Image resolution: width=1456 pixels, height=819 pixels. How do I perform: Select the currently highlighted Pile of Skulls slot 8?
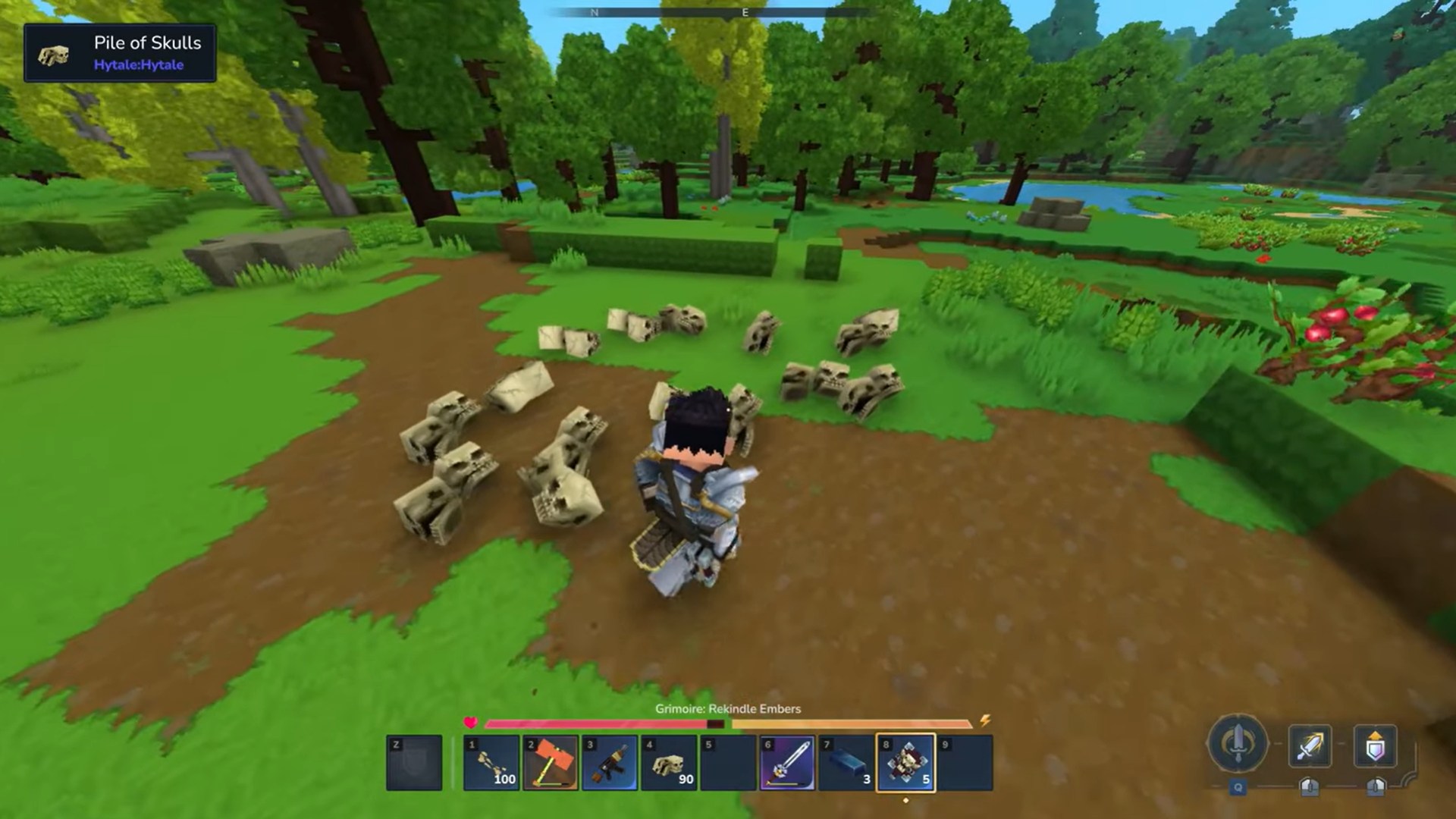[x=907, y=762]
